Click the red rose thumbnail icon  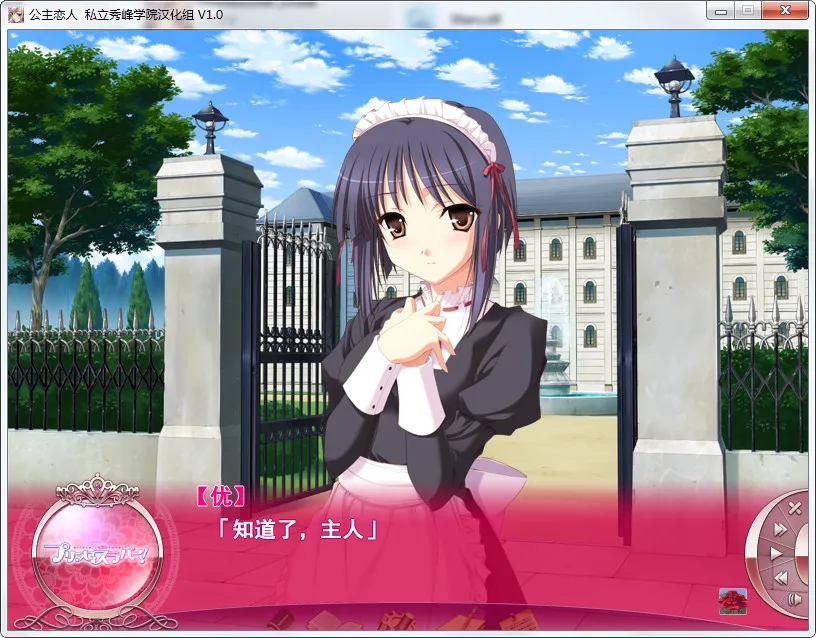click(733, 600)
